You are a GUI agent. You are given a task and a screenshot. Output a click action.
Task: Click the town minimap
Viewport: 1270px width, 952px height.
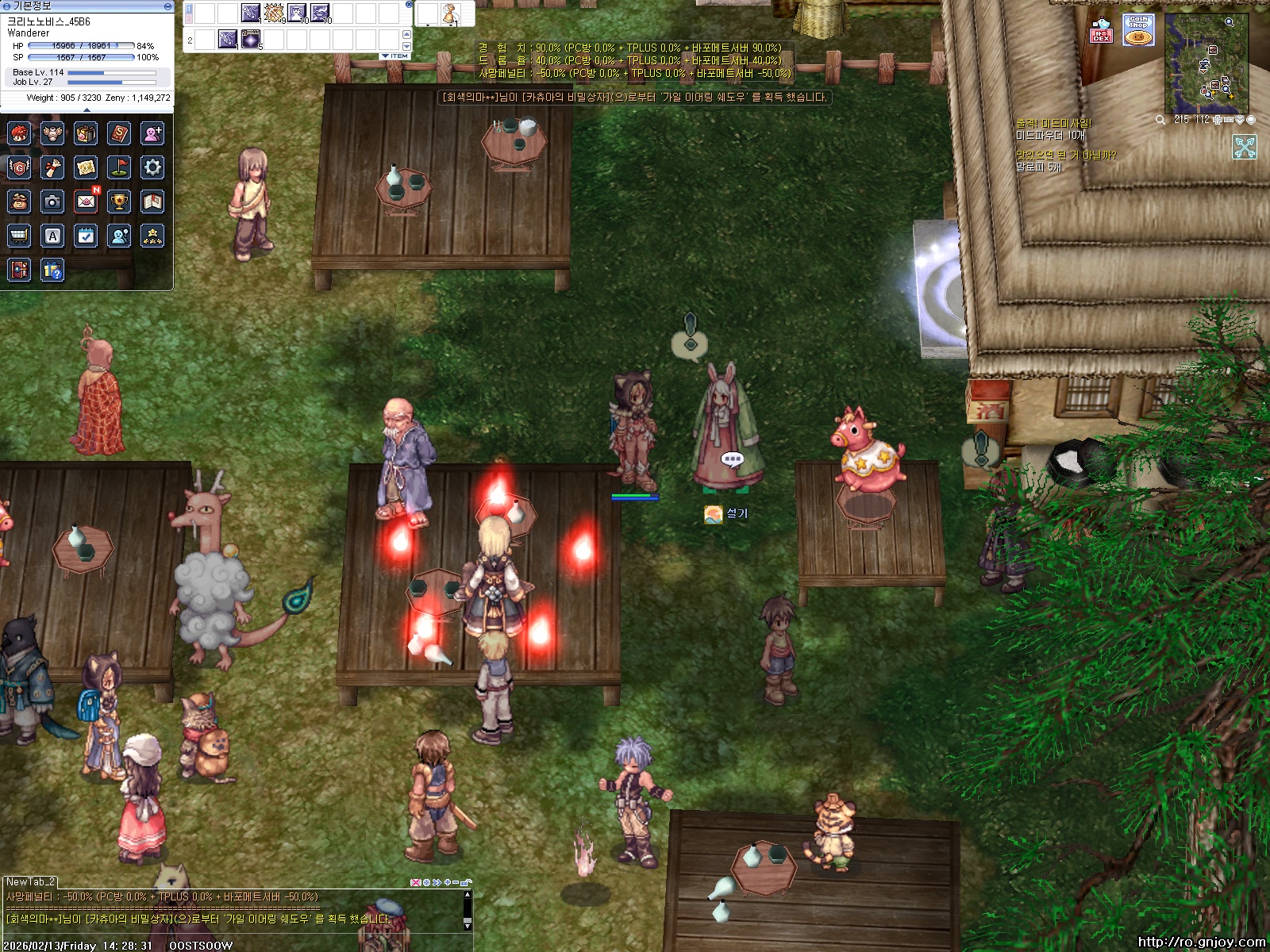pos(1206,65)
